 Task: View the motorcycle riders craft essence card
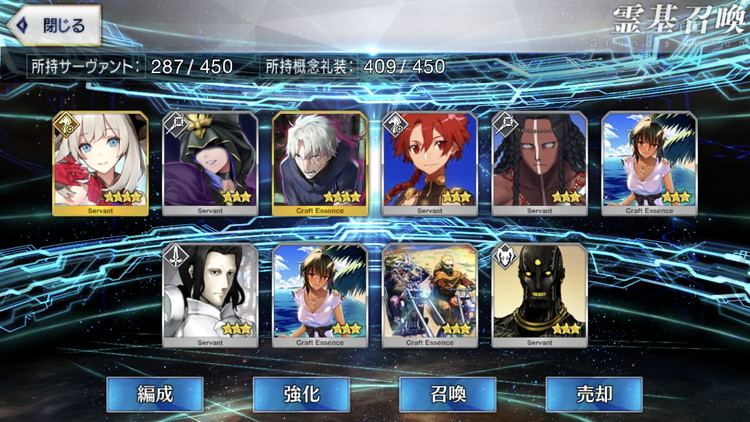[x=430, y=294]
